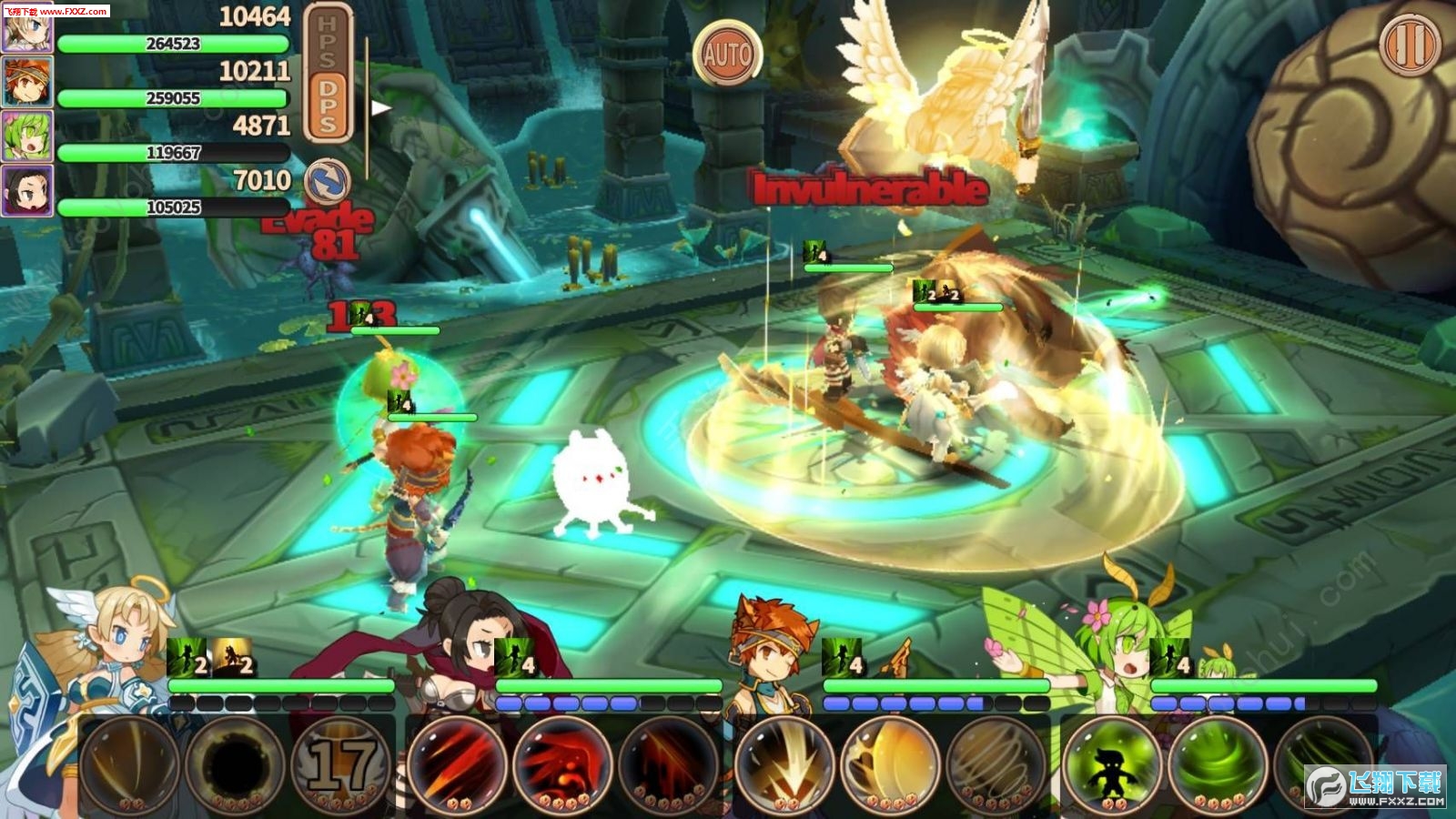Select the orange-haired hero portrait in party list
Image resolution: width=1456 pixels, height=819 pixels.
click(26, 82)
